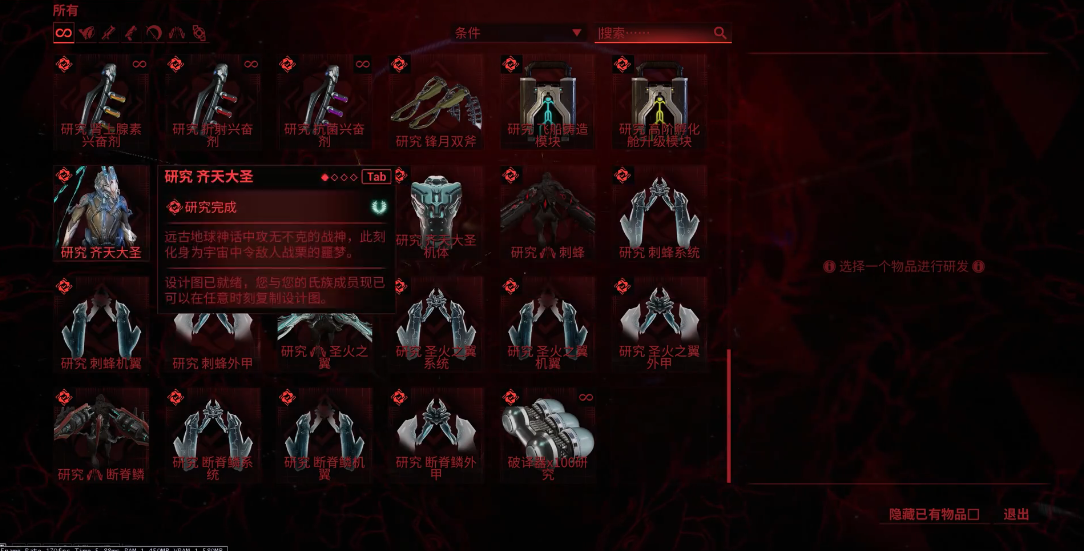Open the 断脊鳞外甲 research item
The height and width of the screenshot is (551, 1084).
click(x=436, y=435)
